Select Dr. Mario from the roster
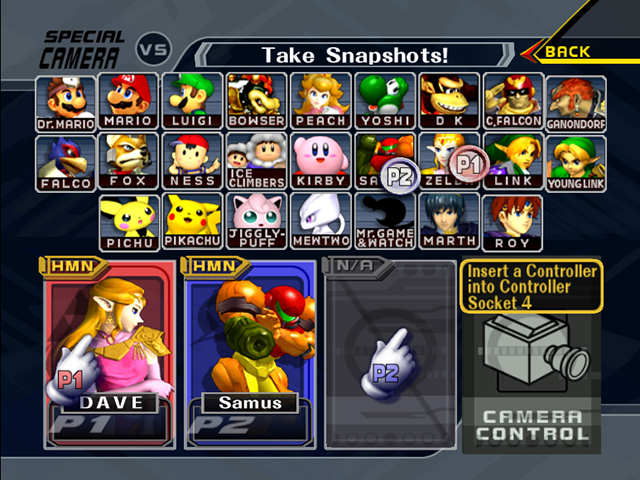The image size is (640, 480). point(67,103)
